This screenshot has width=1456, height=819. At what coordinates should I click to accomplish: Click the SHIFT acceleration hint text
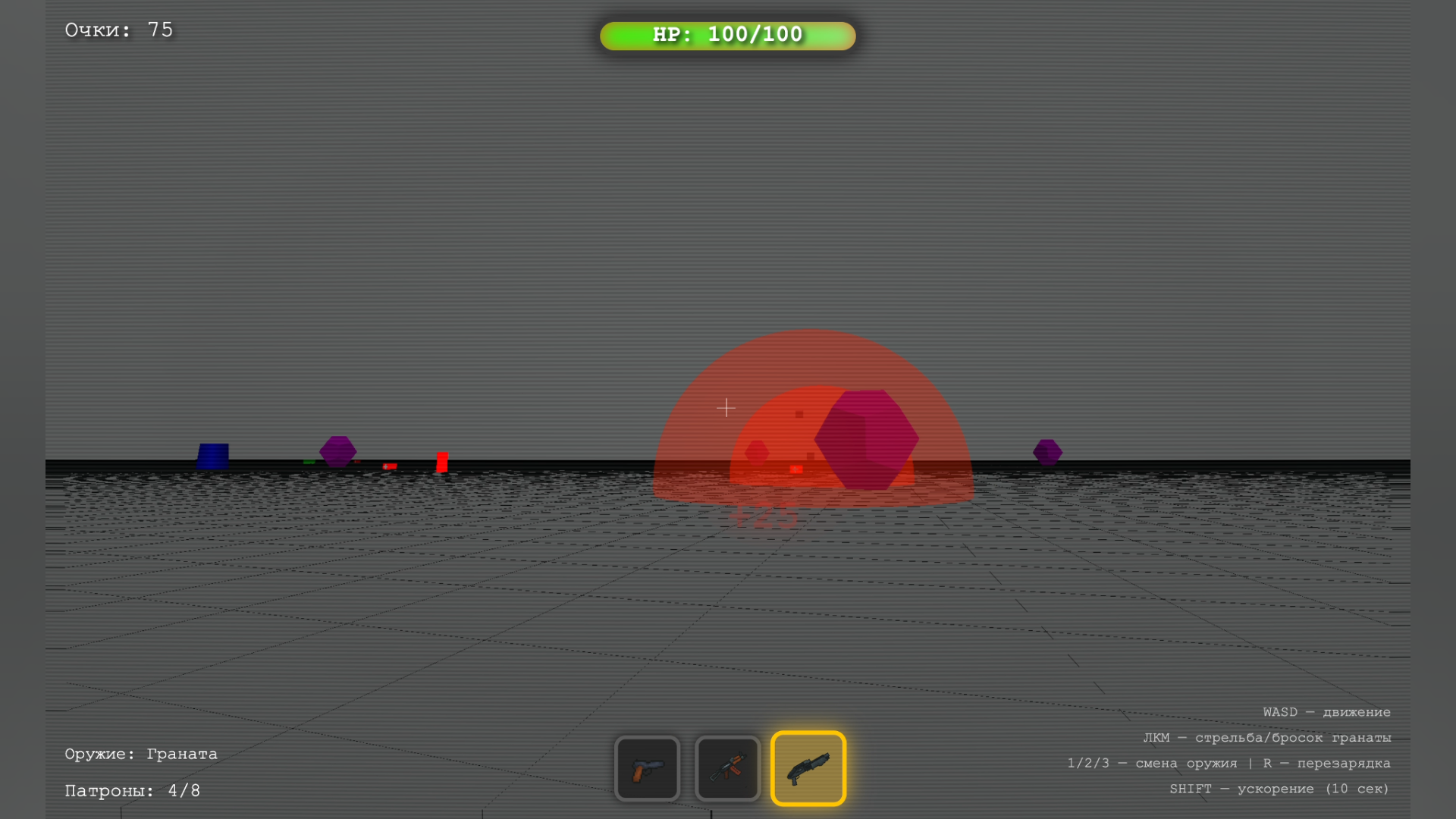[x=1280, y=789]
